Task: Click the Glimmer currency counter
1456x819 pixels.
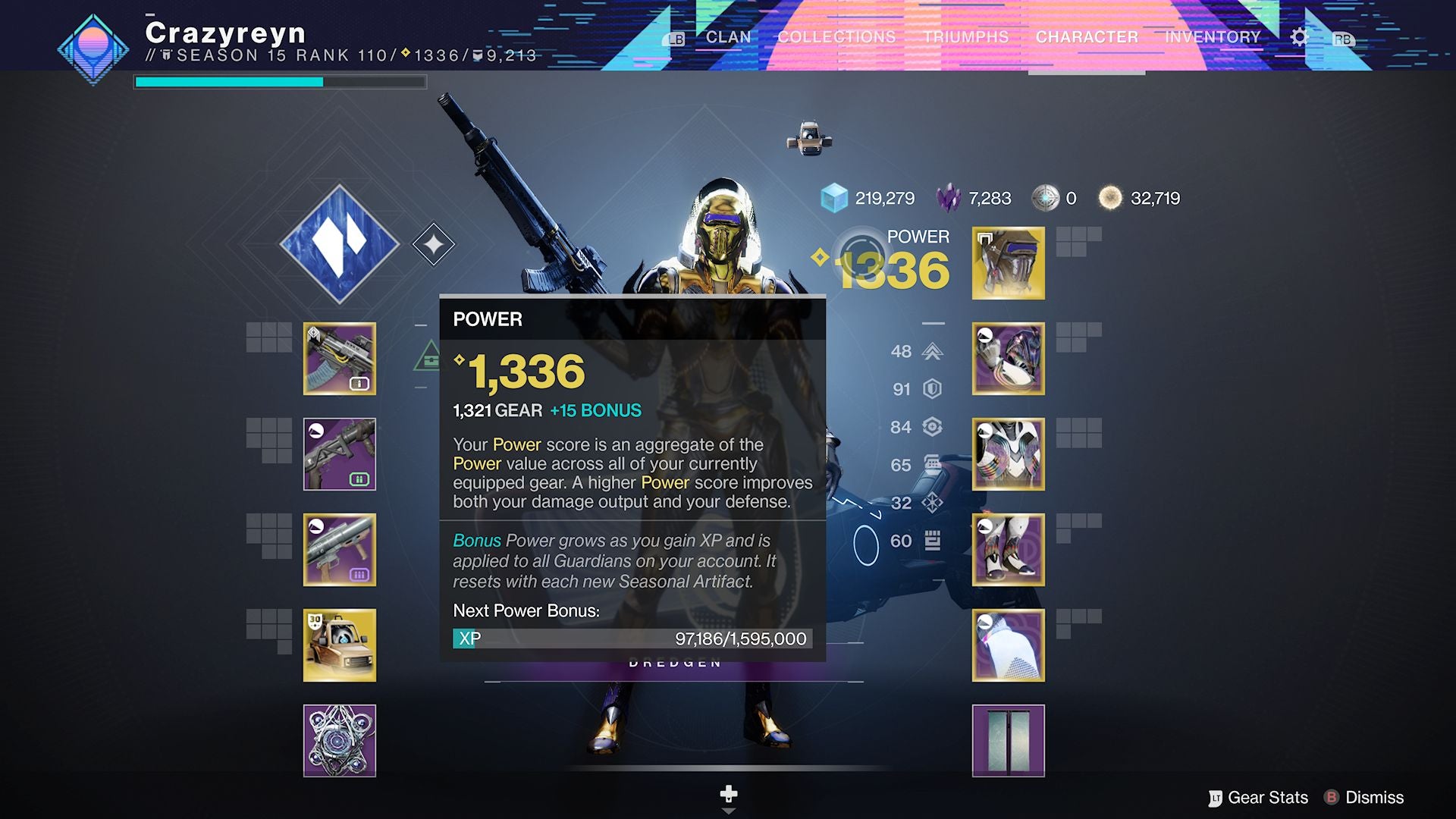Action: (883, 198)
